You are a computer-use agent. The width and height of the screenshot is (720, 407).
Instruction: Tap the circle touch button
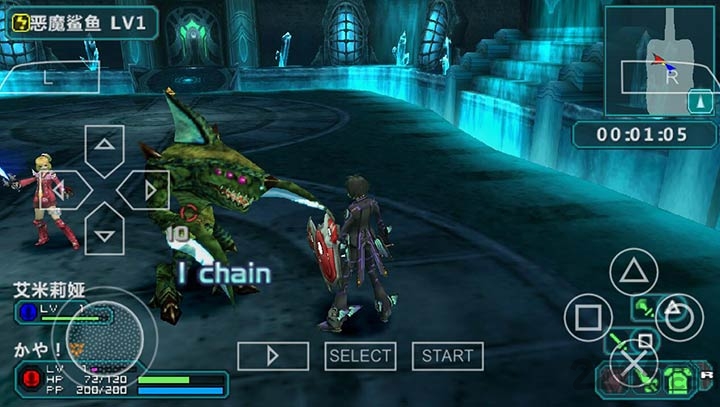680,318
